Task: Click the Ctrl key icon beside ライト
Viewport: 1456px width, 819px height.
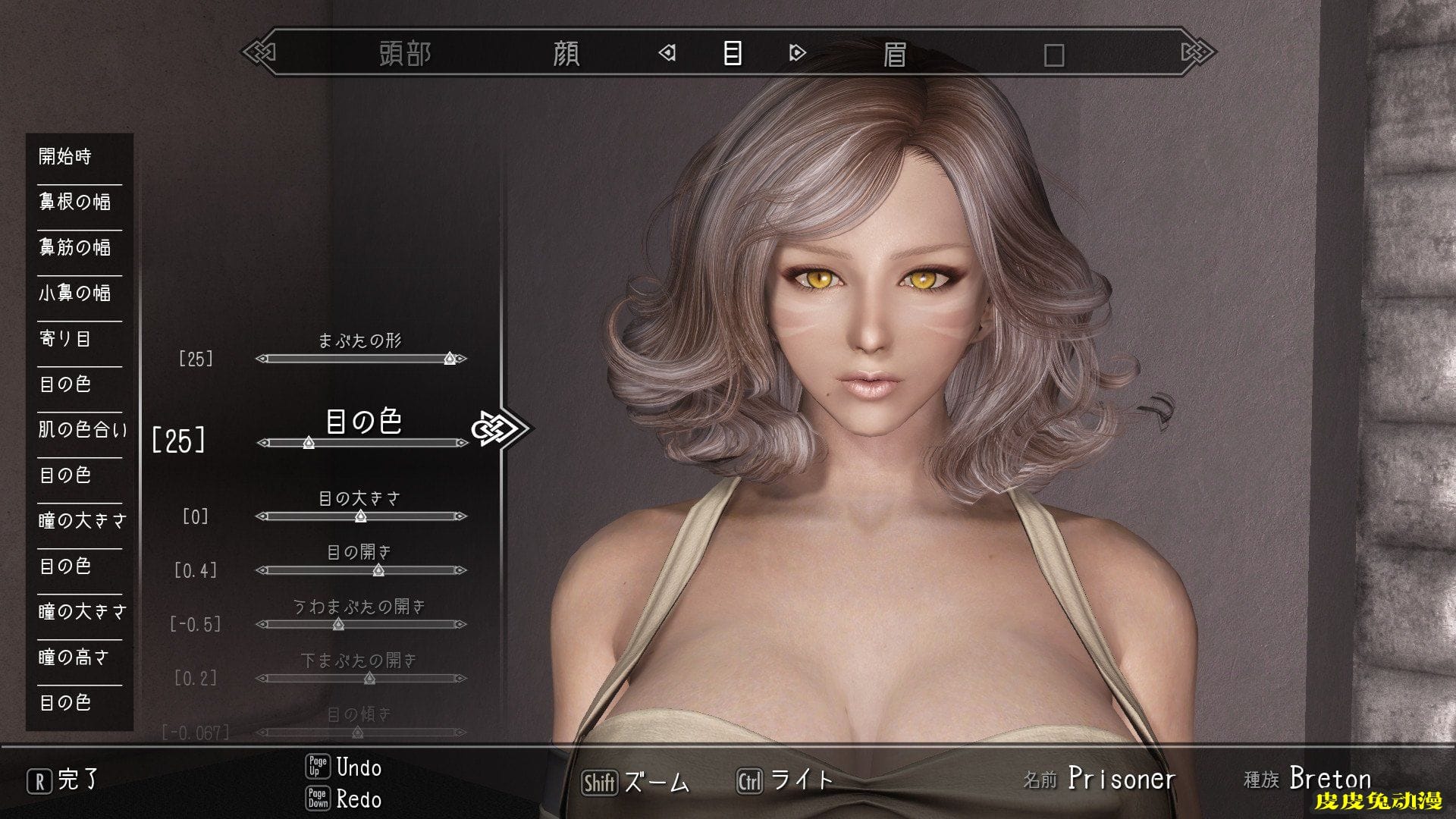Action: pyautogui.click(x=749, y=779)
